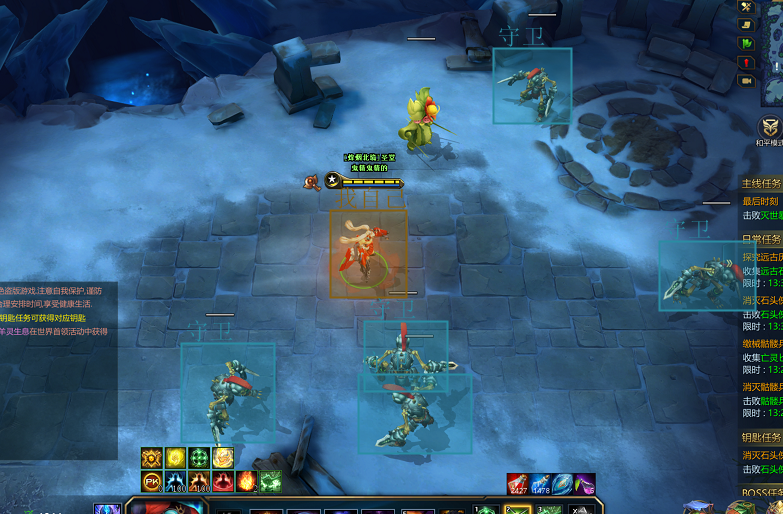This screenshot has height=514, width=783.
Task: Open the main quest (主线任务) tracker header
Action: 762,184
